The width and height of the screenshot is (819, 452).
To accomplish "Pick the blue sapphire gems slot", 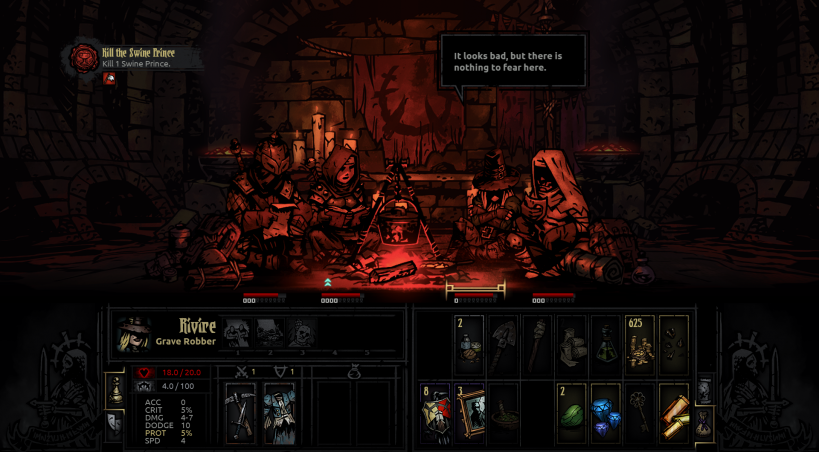I will pos(605,412).
